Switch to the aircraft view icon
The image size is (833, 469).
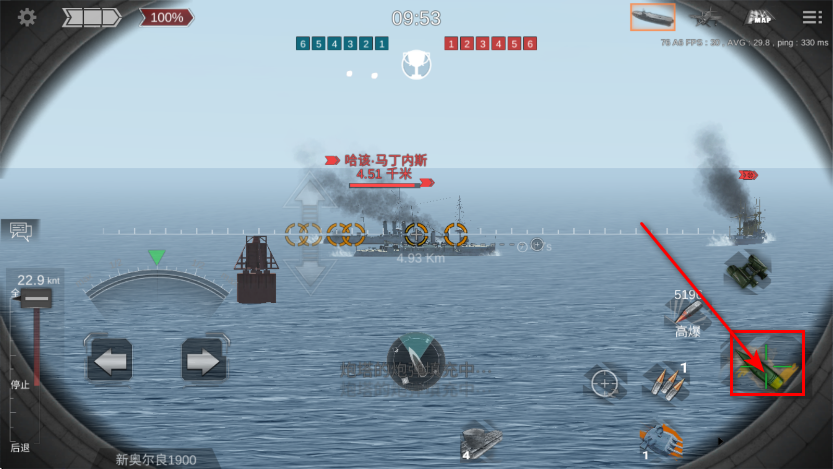click(x=708, y=17)
